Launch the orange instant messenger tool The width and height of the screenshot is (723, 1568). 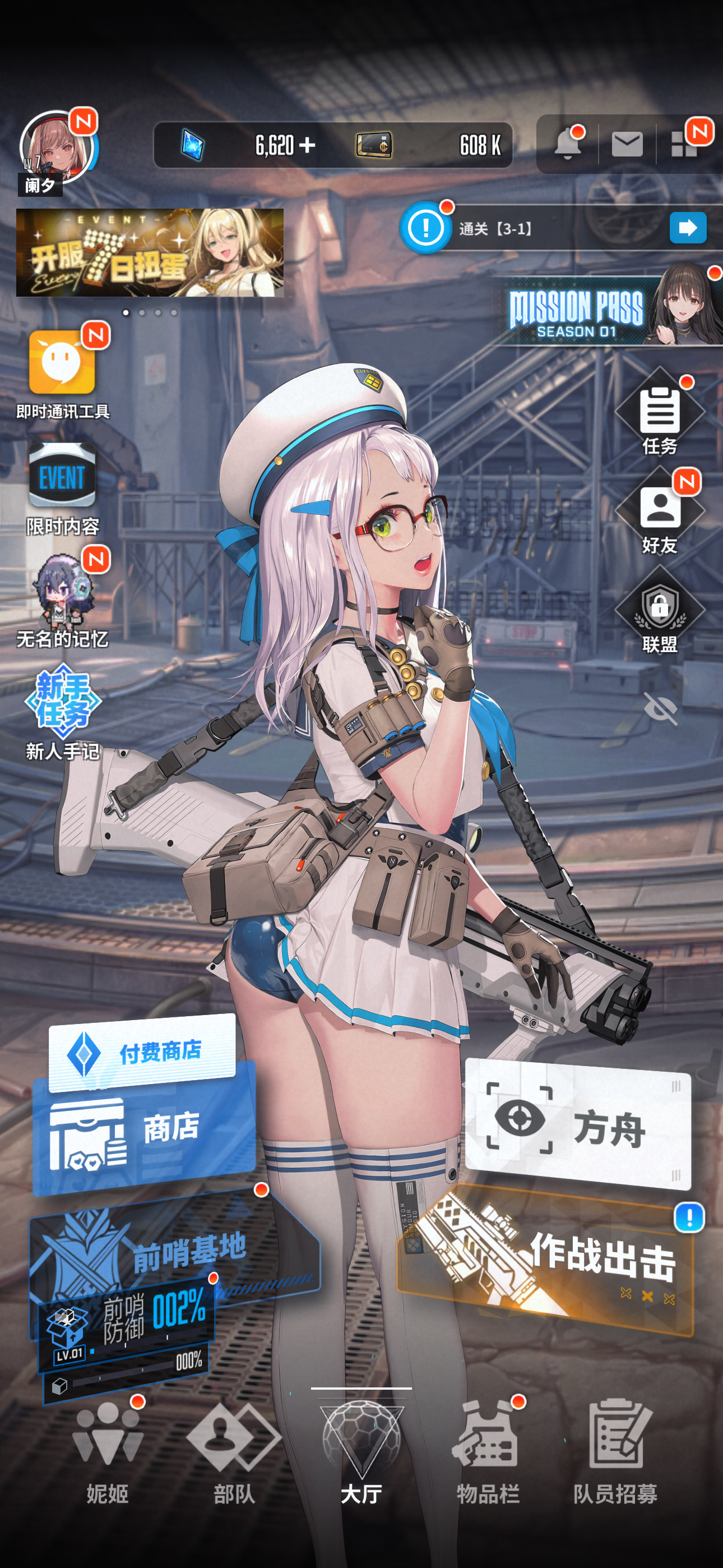[62, 363]
